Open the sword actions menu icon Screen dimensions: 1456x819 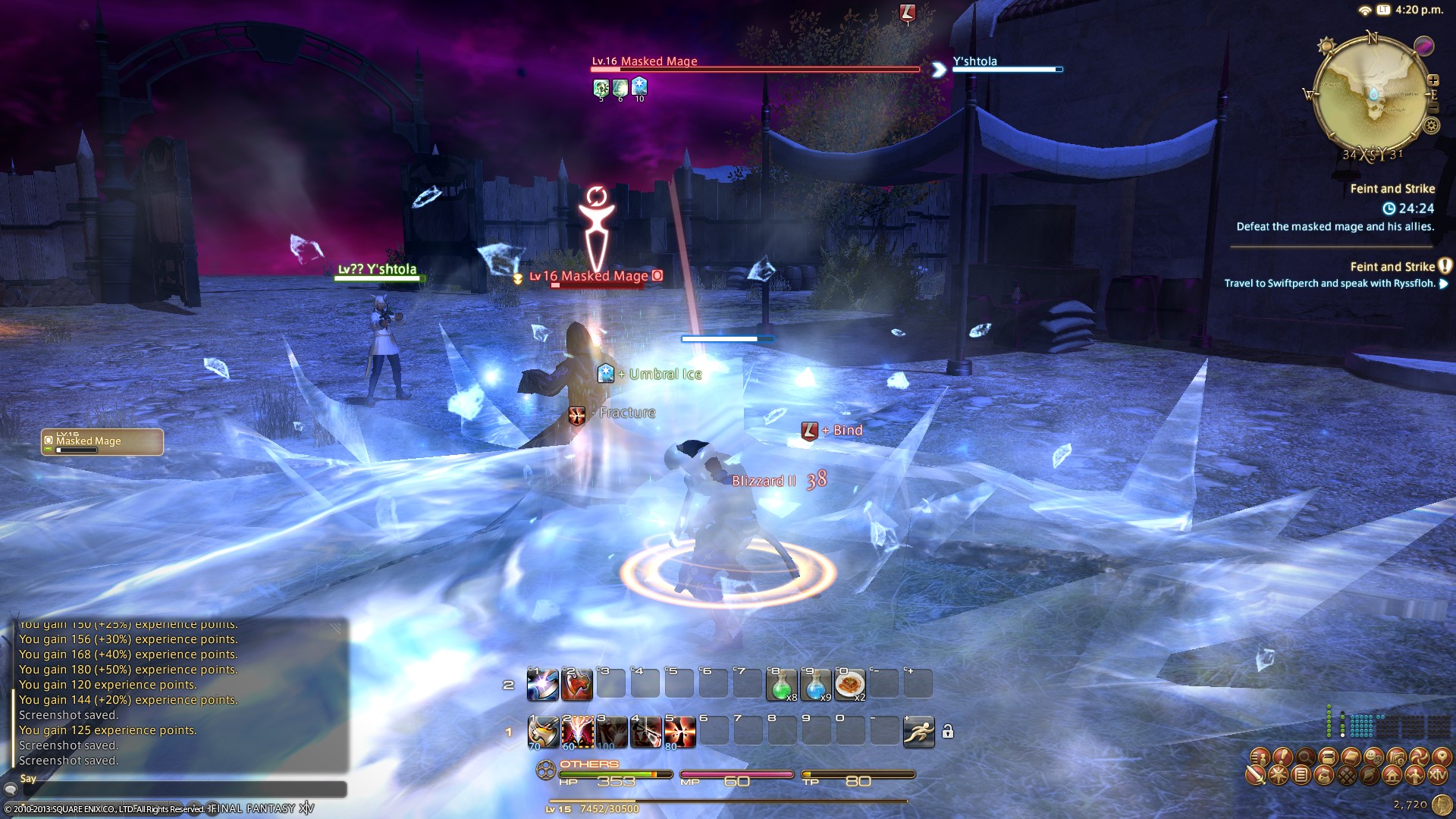(x=1256, y=775)
